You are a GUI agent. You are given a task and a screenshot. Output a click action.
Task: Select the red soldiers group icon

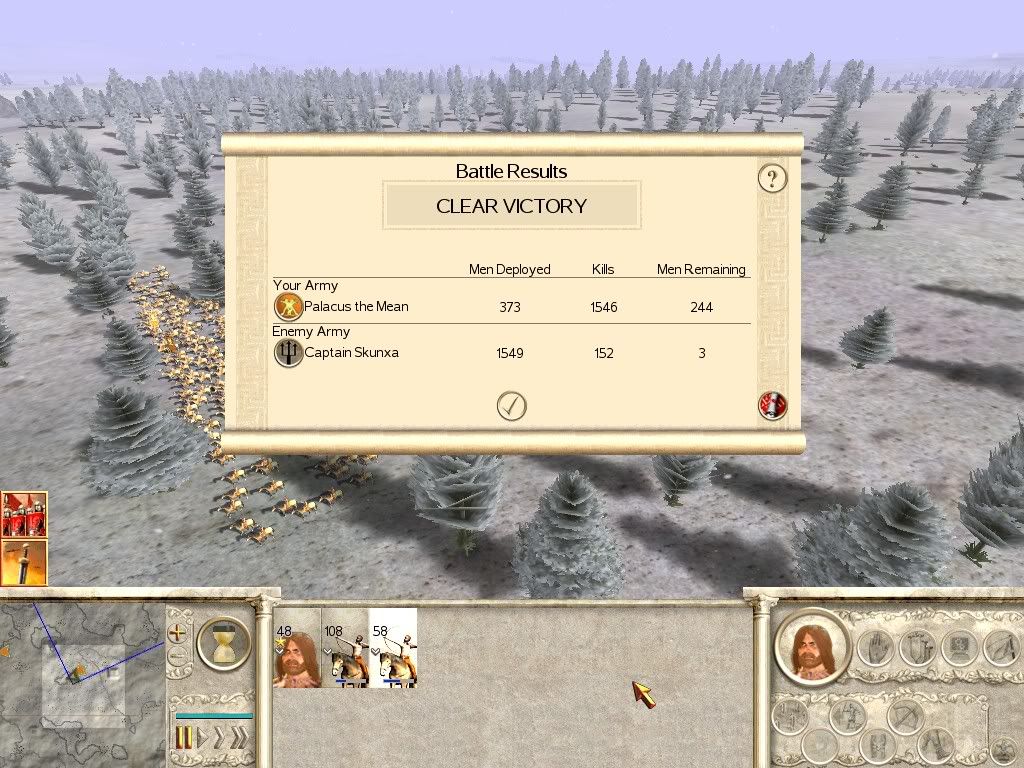[x=23, y=515]
